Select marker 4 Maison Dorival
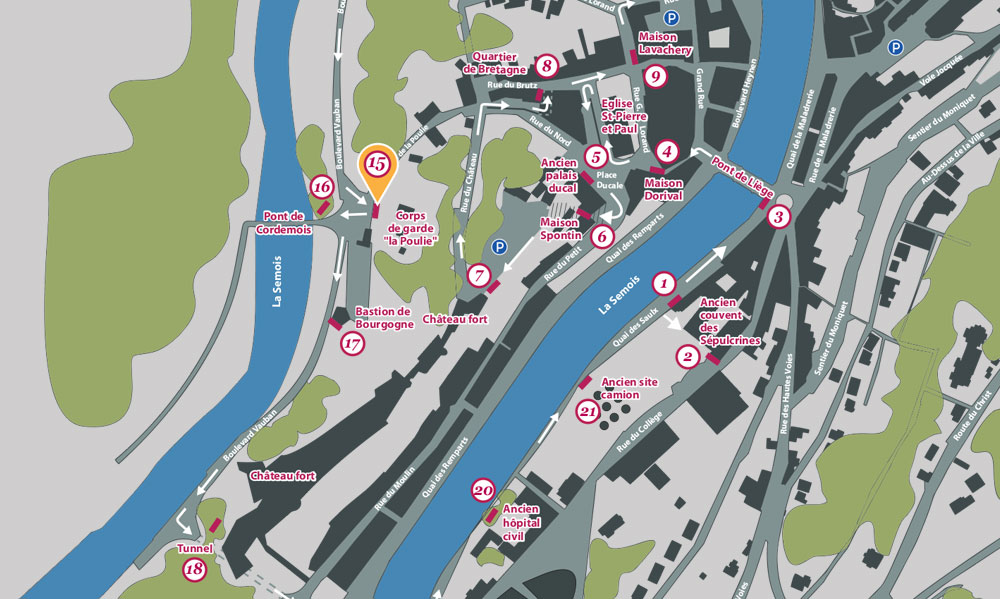The image size is (1000, 599). 669,151
